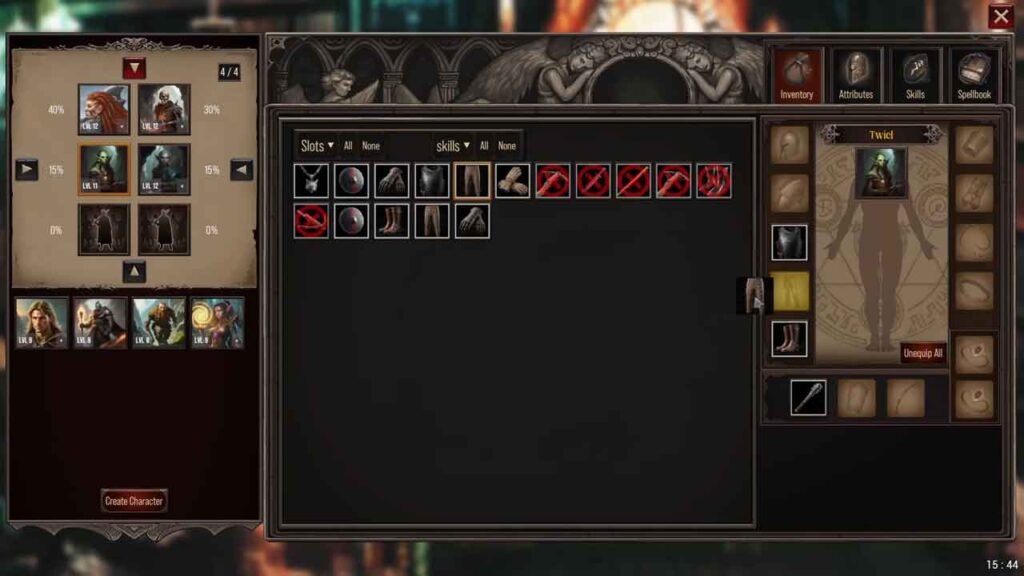Close the character screen with the X
Image resolution: width=1024 pixels, height=576 pixels.
[x=1000, y=17]
